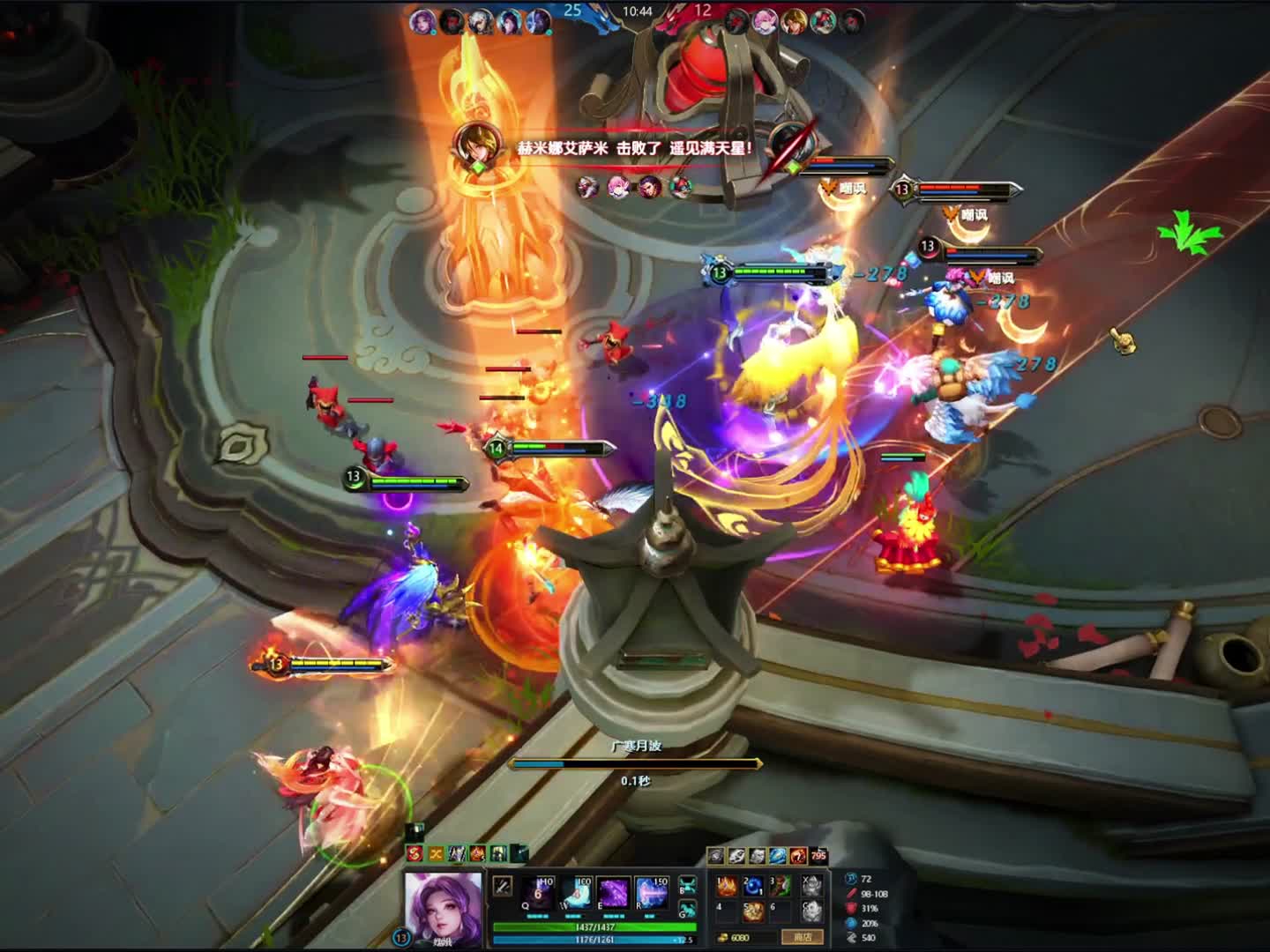
Task: Trigger the R ultimate ability
Action: coord(652,893)
